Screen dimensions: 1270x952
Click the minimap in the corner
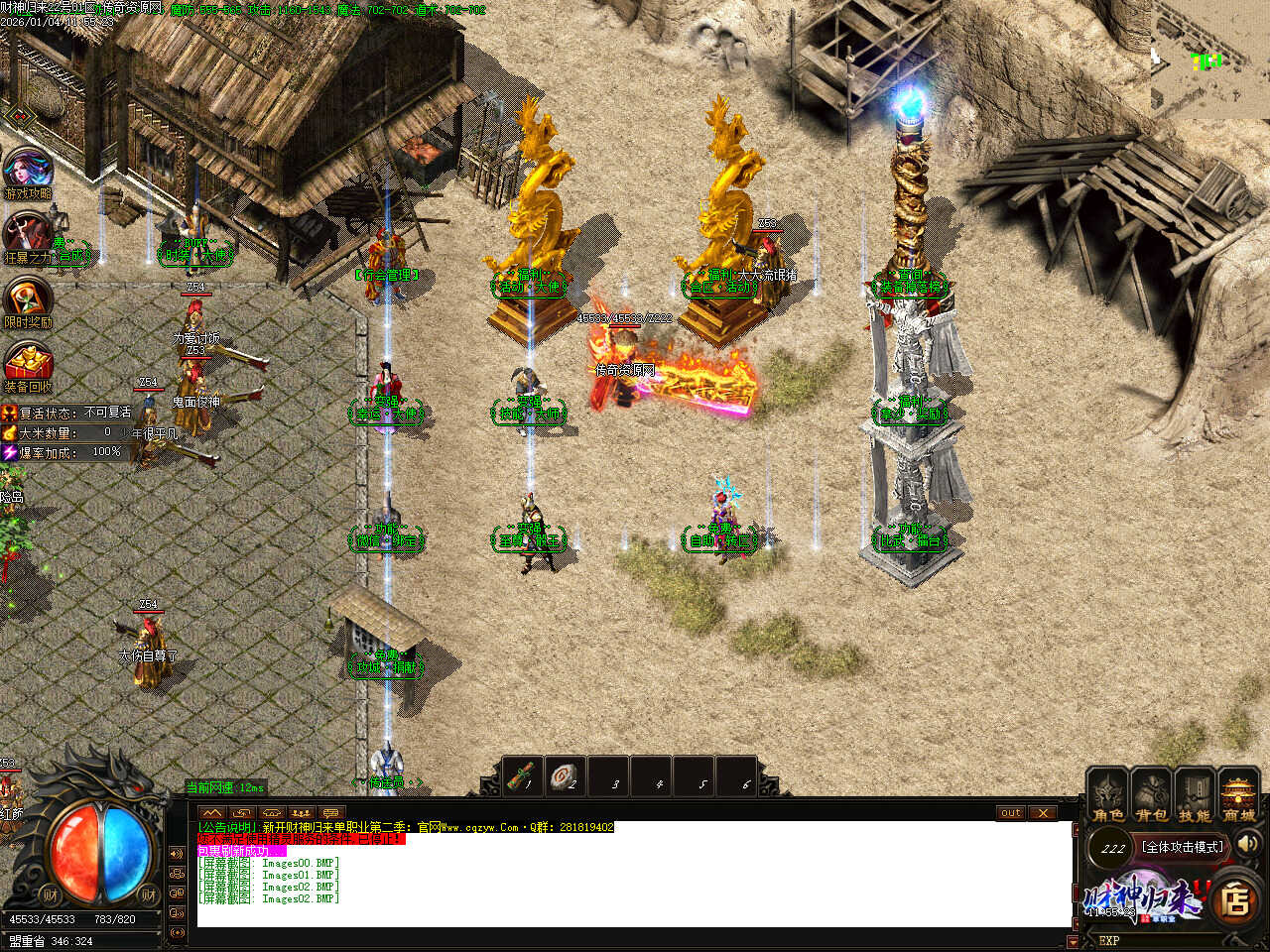pyautogui.click(x=1209, y=58)
